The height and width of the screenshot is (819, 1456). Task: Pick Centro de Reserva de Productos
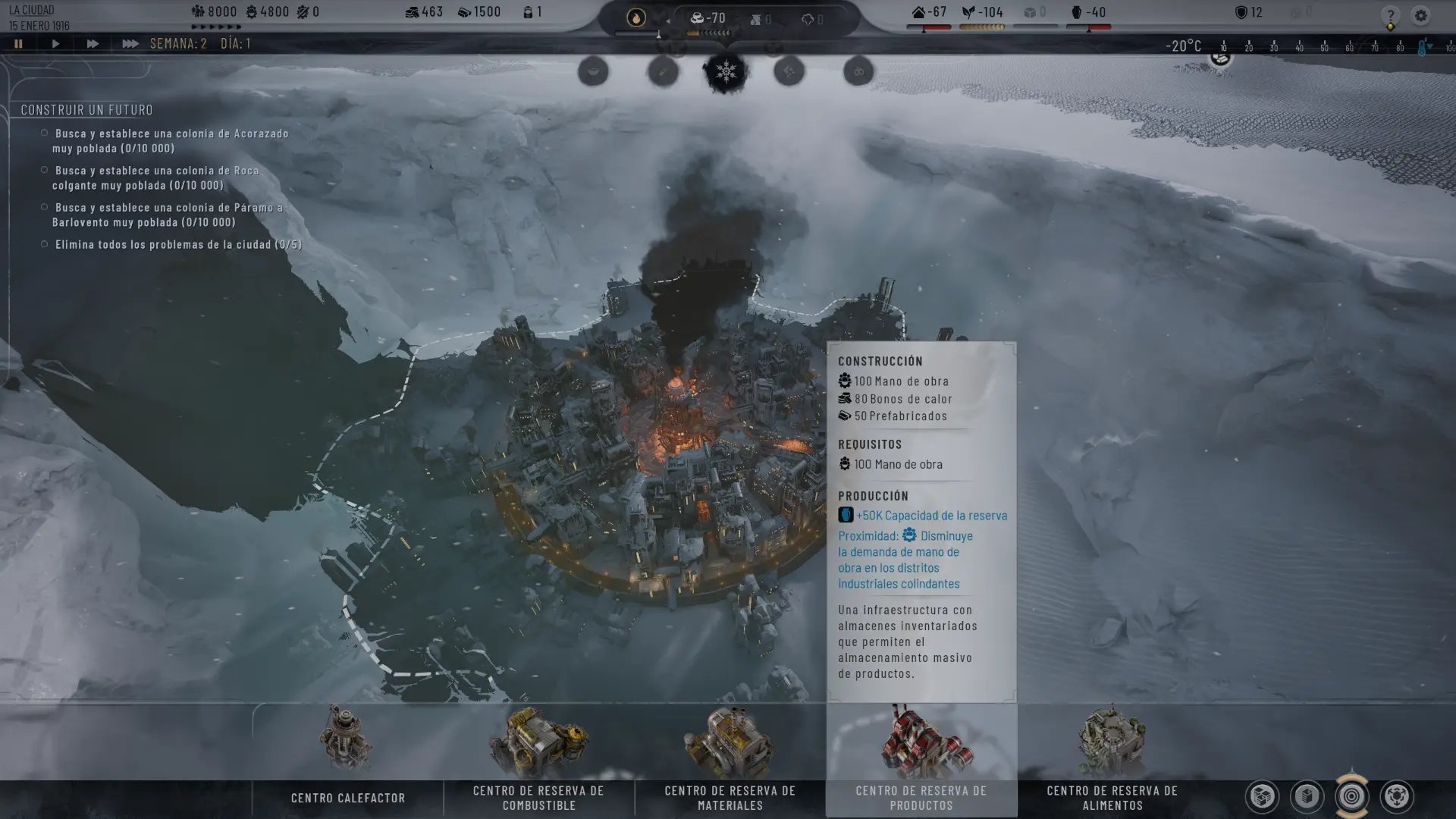pyautogui.click(x=921, y=758)
